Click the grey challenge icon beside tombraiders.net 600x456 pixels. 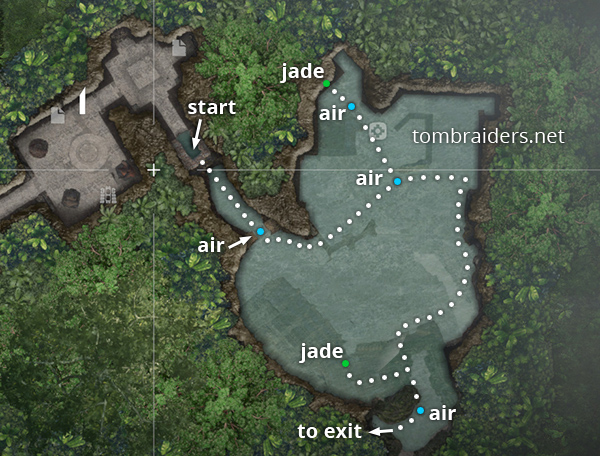click(x=378, y=131)
